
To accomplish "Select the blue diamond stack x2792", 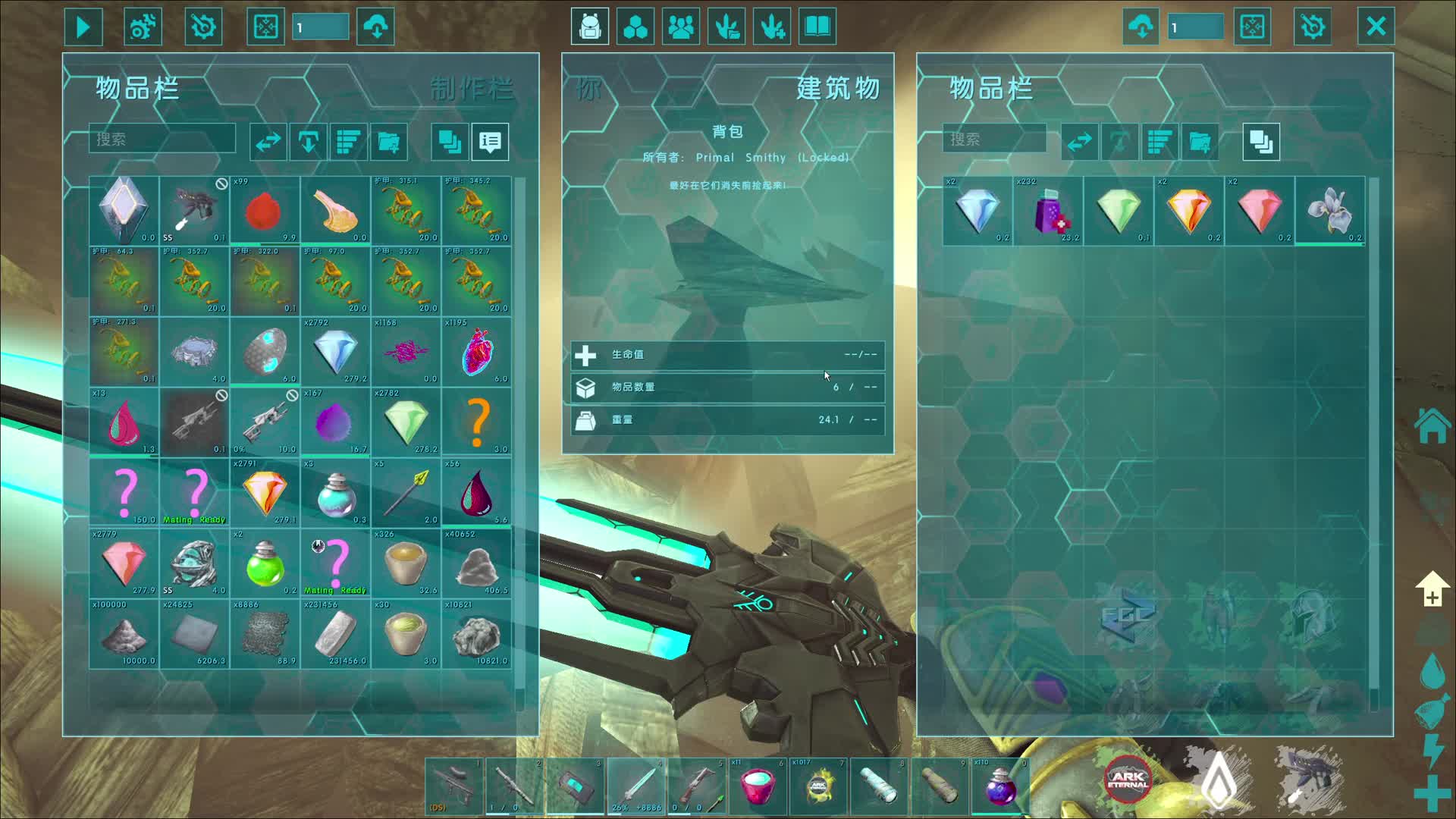I will [335, 351].
